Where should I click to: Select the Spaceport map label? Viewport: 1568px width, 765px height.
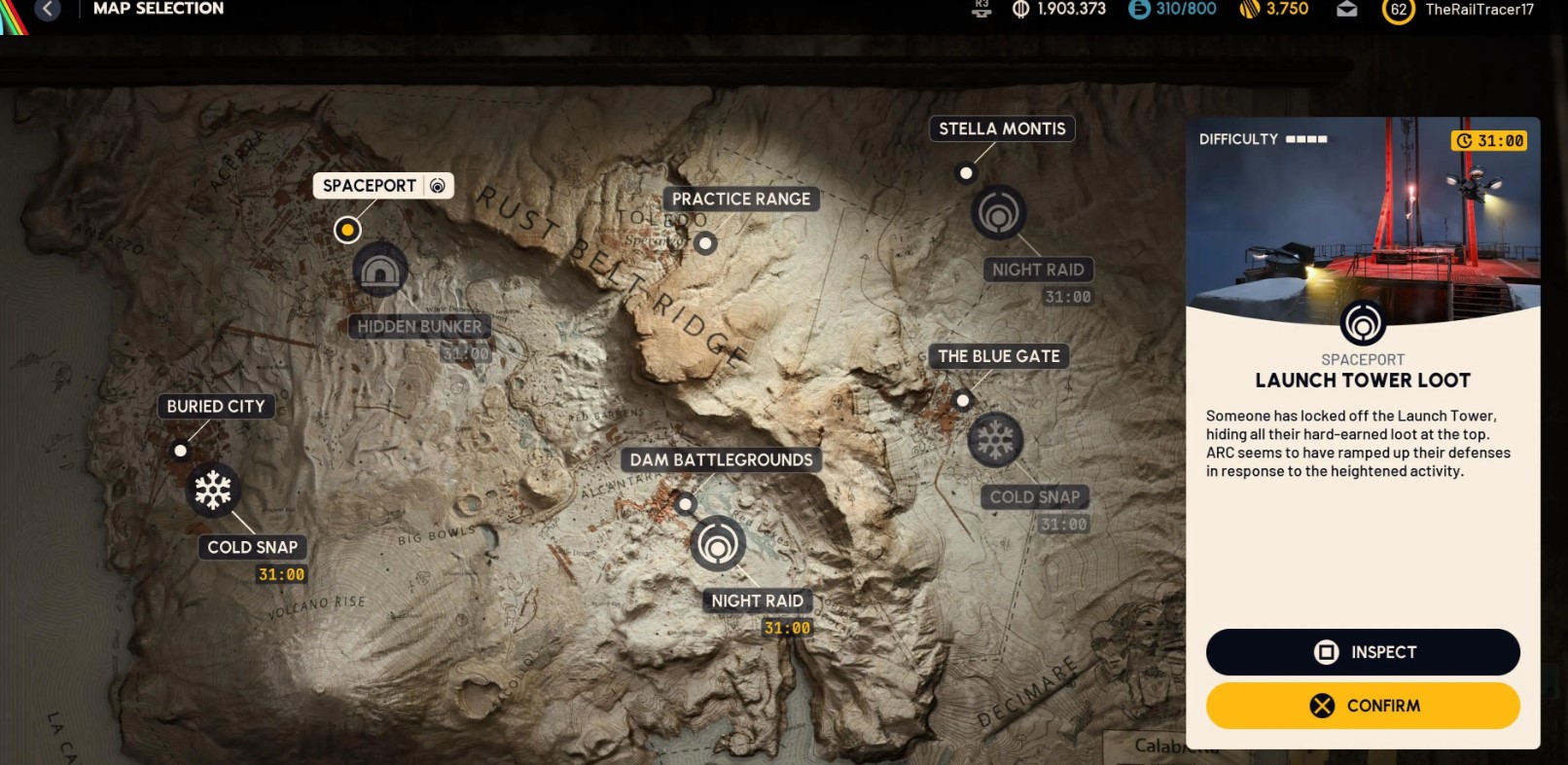[x=370, y=186]
